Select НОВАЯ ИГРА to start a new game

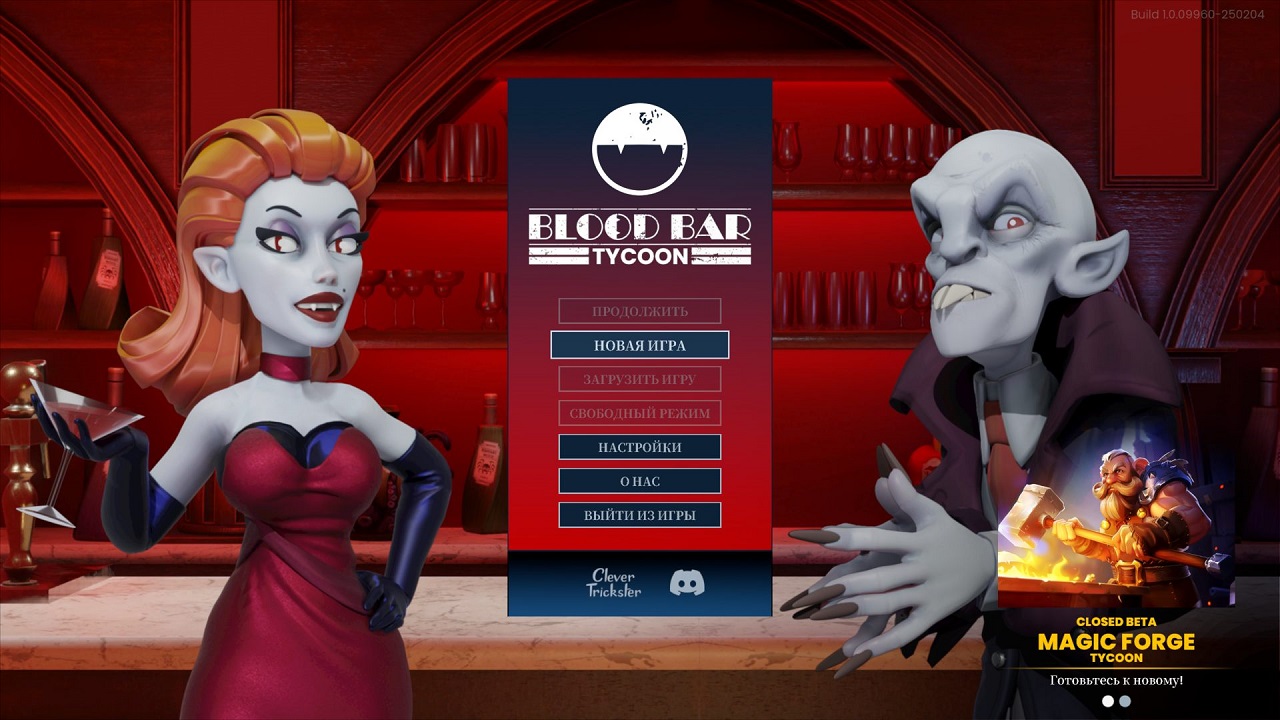[x=639, y=345]
